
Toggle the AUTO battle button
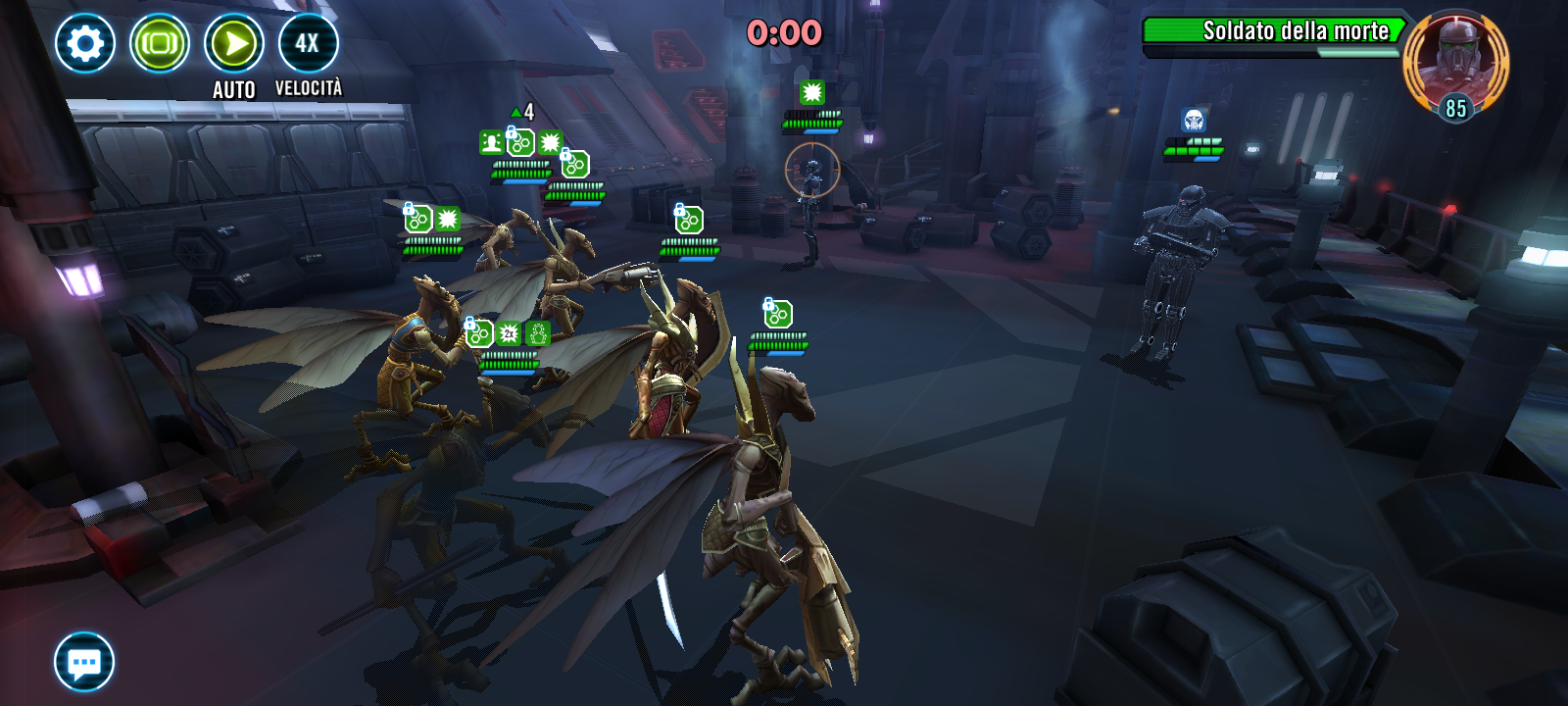click(x=234, y=44)
